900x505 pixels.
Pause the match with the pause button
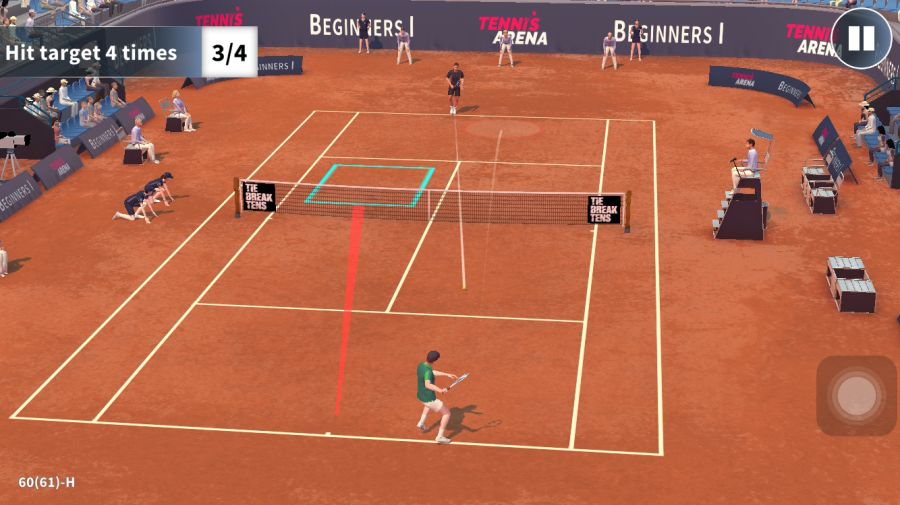click(861, 39)
